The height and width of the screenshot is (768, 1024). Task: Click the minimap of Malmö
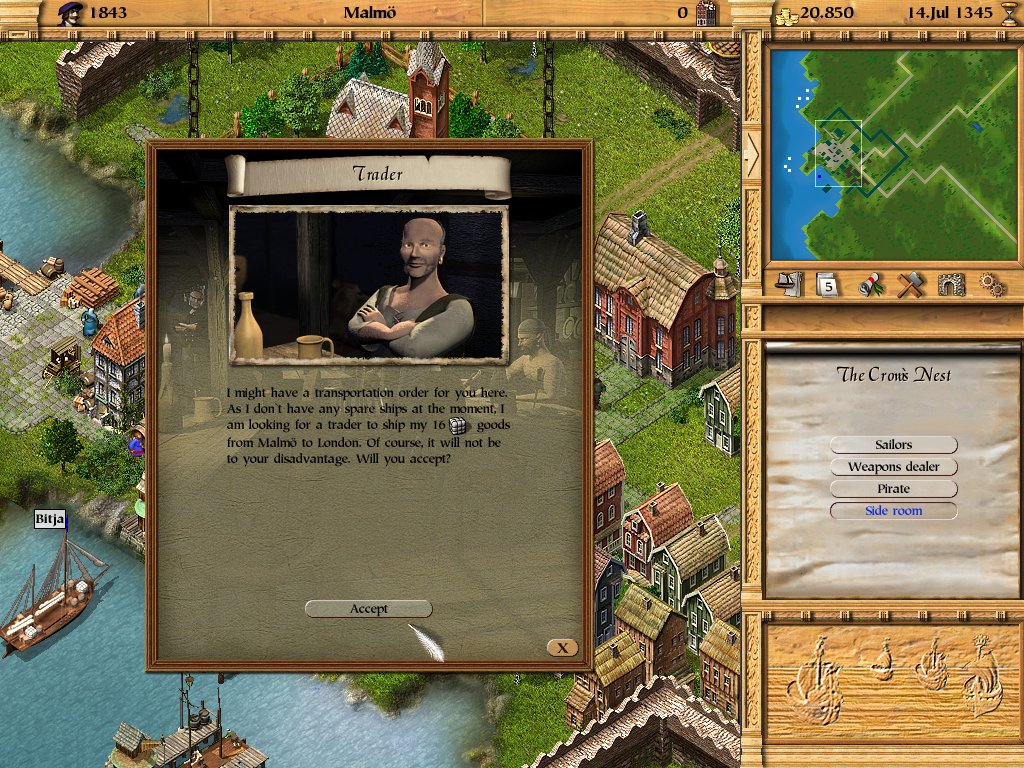coord(893,153)
